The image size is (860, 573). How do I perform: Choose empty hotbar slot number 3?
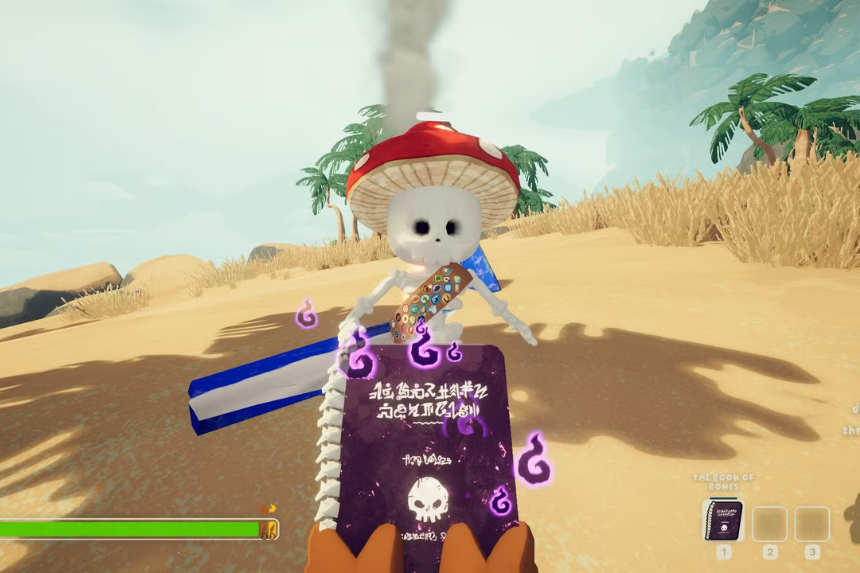click(x=812, y=523)
